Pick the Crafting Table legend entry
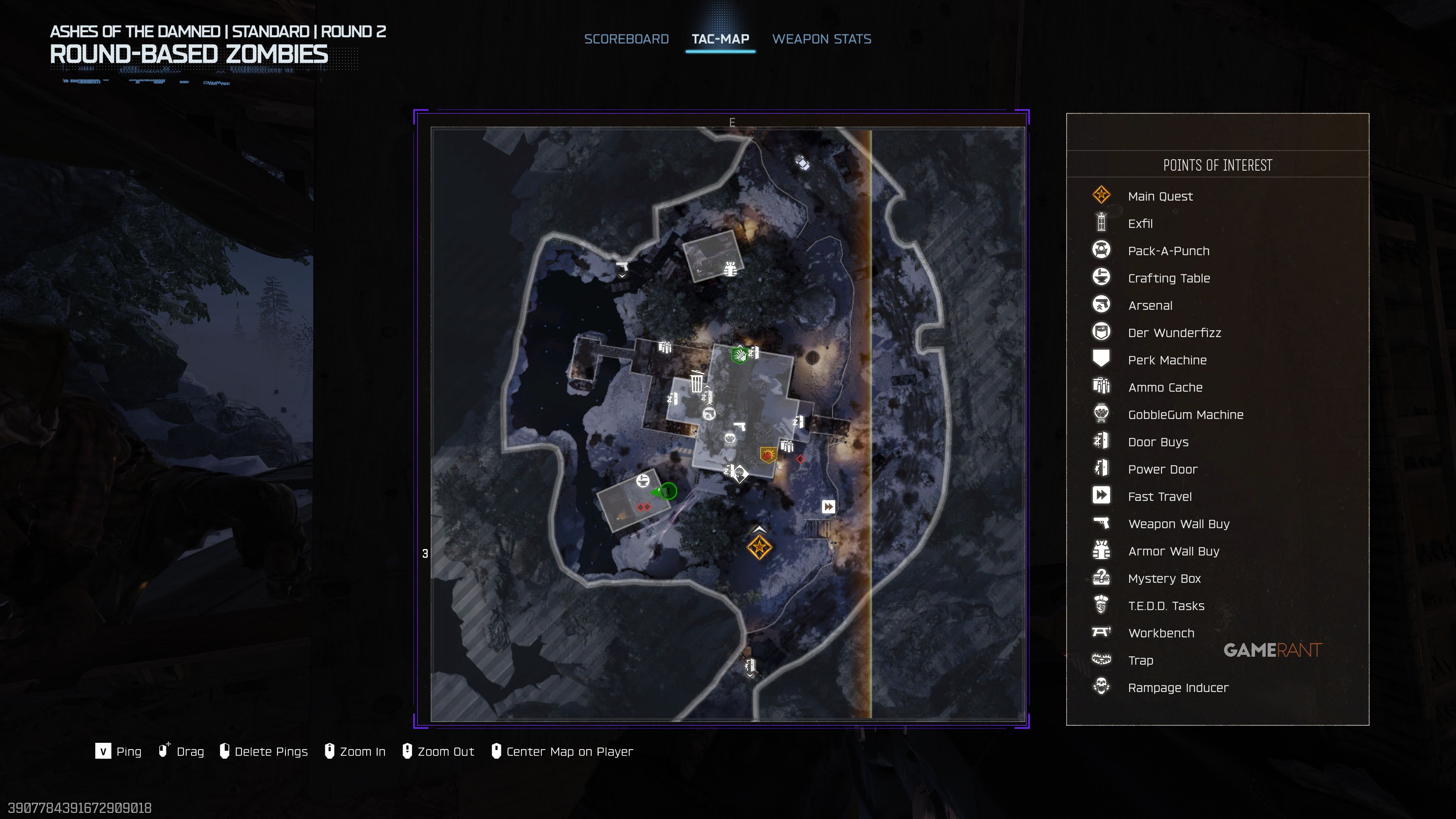The image size is (1456, 819). click(1168, 278)
